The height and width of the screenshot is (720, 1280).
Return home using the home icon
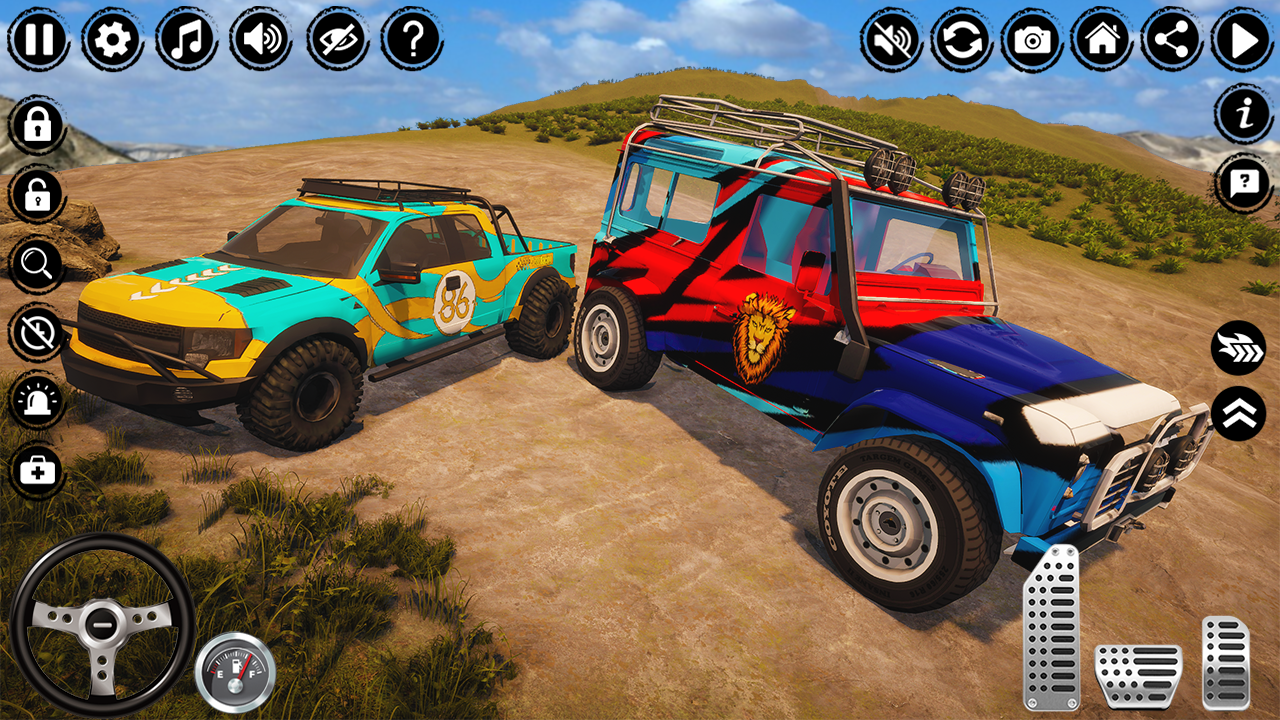[x=1102, y=40]
